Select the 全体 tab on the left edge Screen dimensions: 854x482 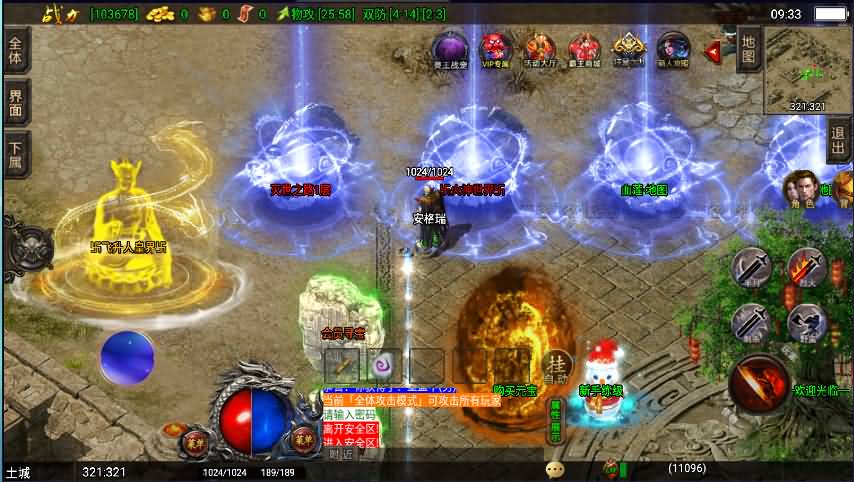(x=16, y=49)
